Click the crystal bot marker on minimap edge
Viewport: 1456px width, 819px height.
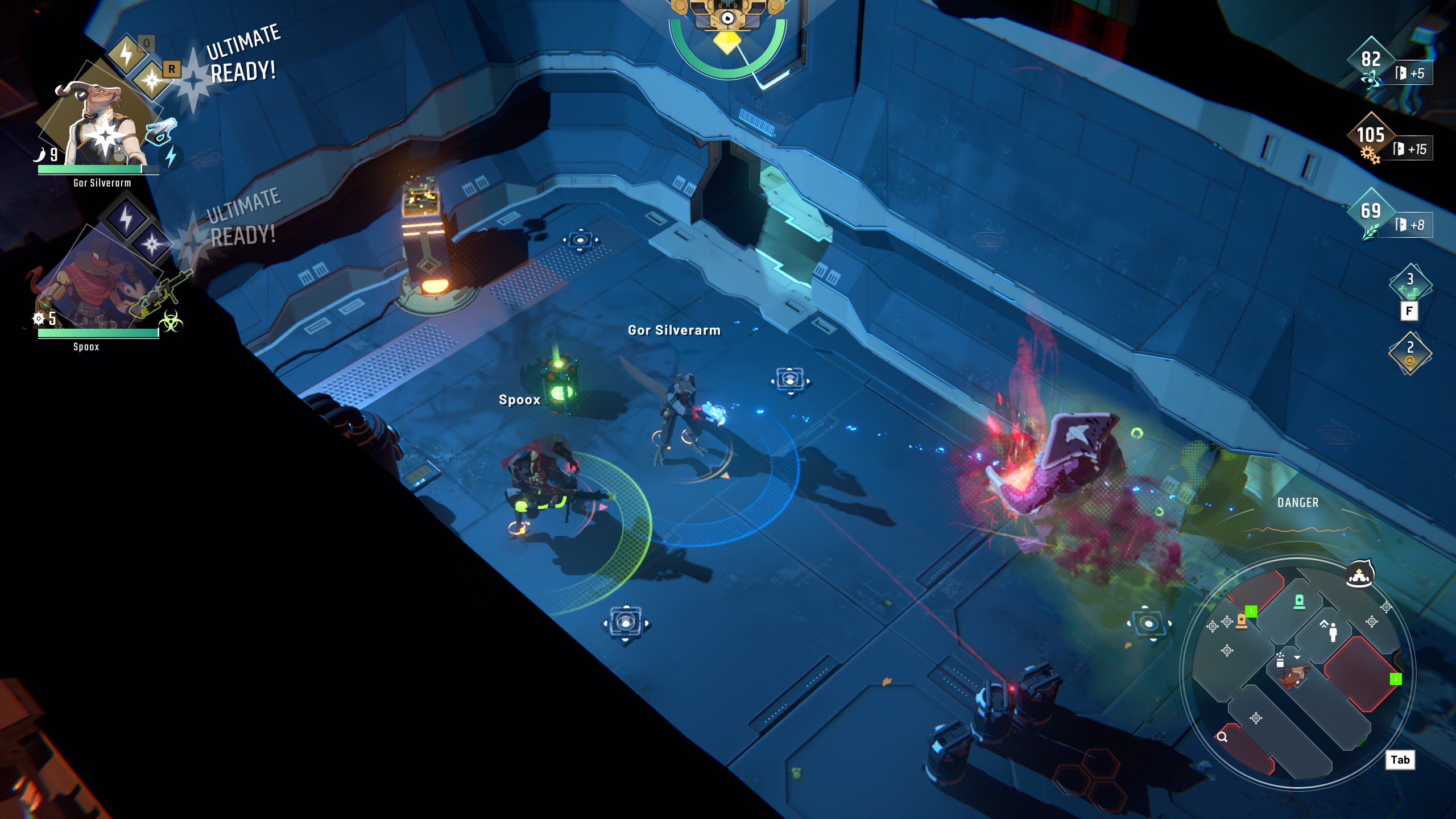pyautogui.click(x=1359, y=576)
